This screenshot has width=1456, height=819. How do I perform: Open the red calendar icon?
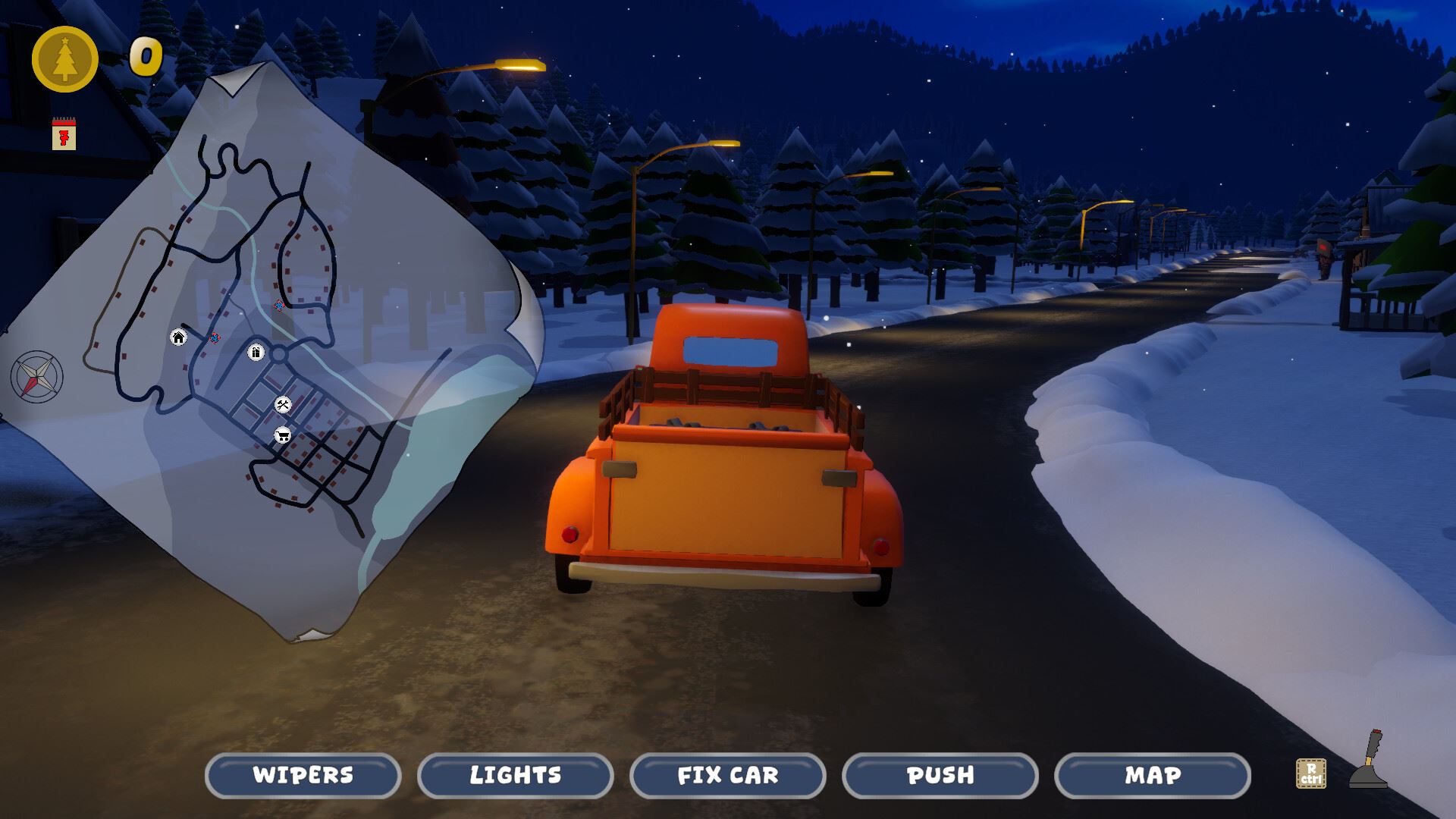tap(64, 134)
